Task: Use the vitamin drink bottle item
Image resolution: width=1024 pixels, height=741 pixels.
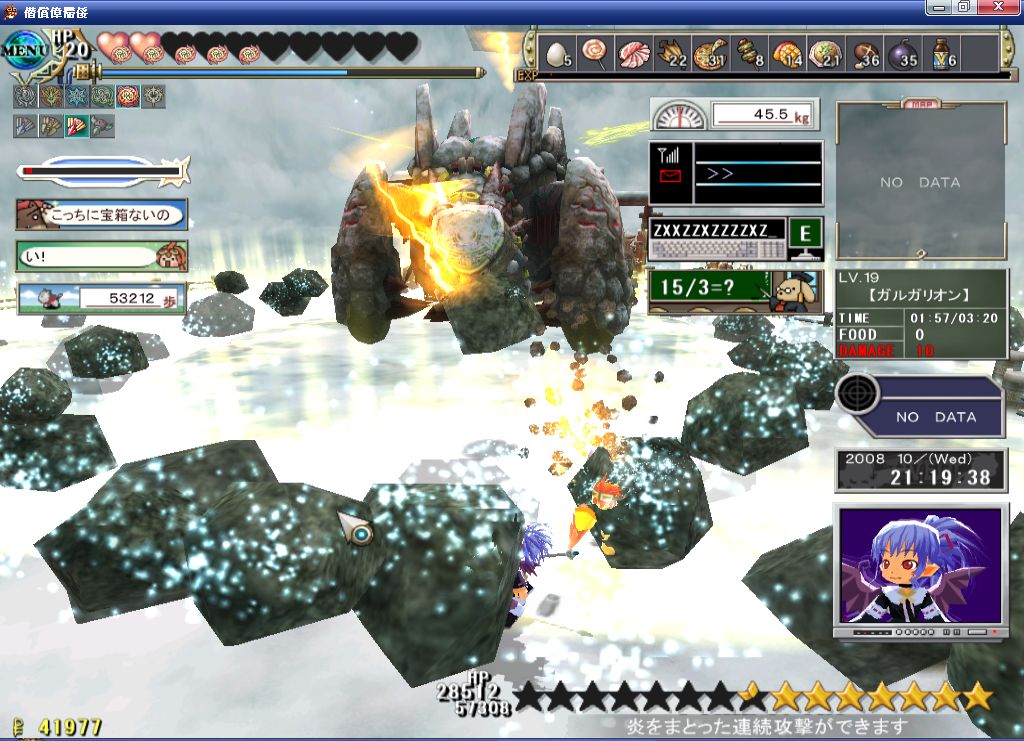Action: [x=940, y=54]
